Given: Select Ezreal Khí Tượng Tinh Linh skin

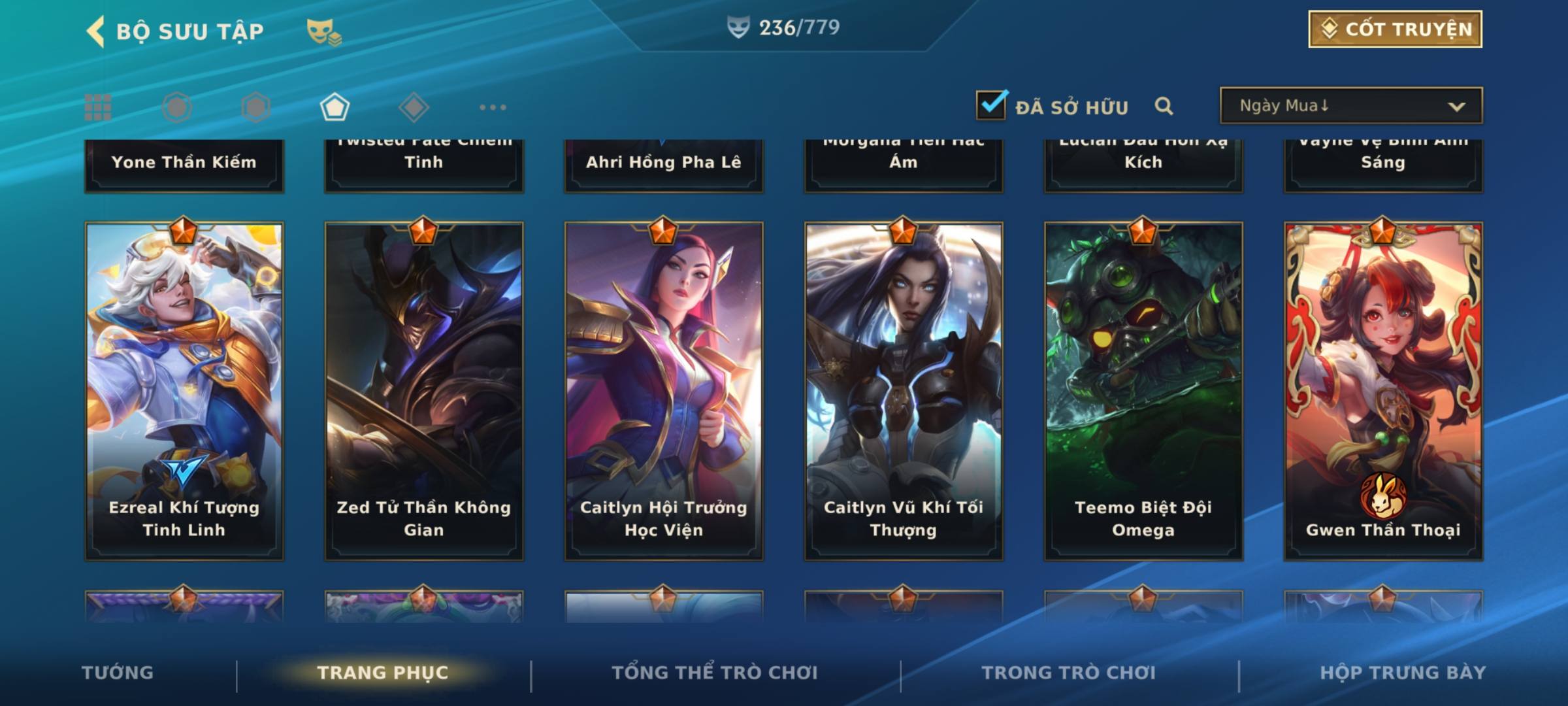Looking at the screenshot, I should (x=184, y=391).
